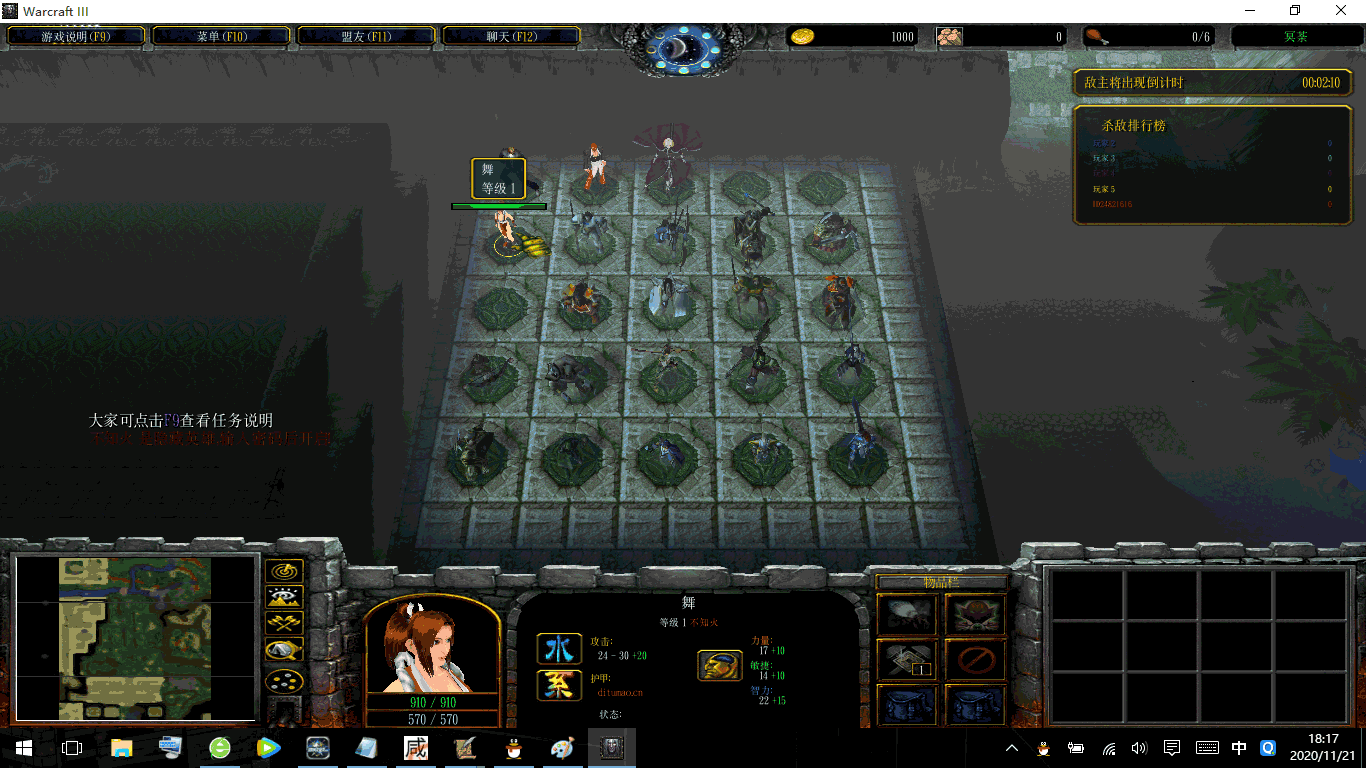1366x768 pixels.
Task: Select the red demon mask item
Action: point(975,615)
